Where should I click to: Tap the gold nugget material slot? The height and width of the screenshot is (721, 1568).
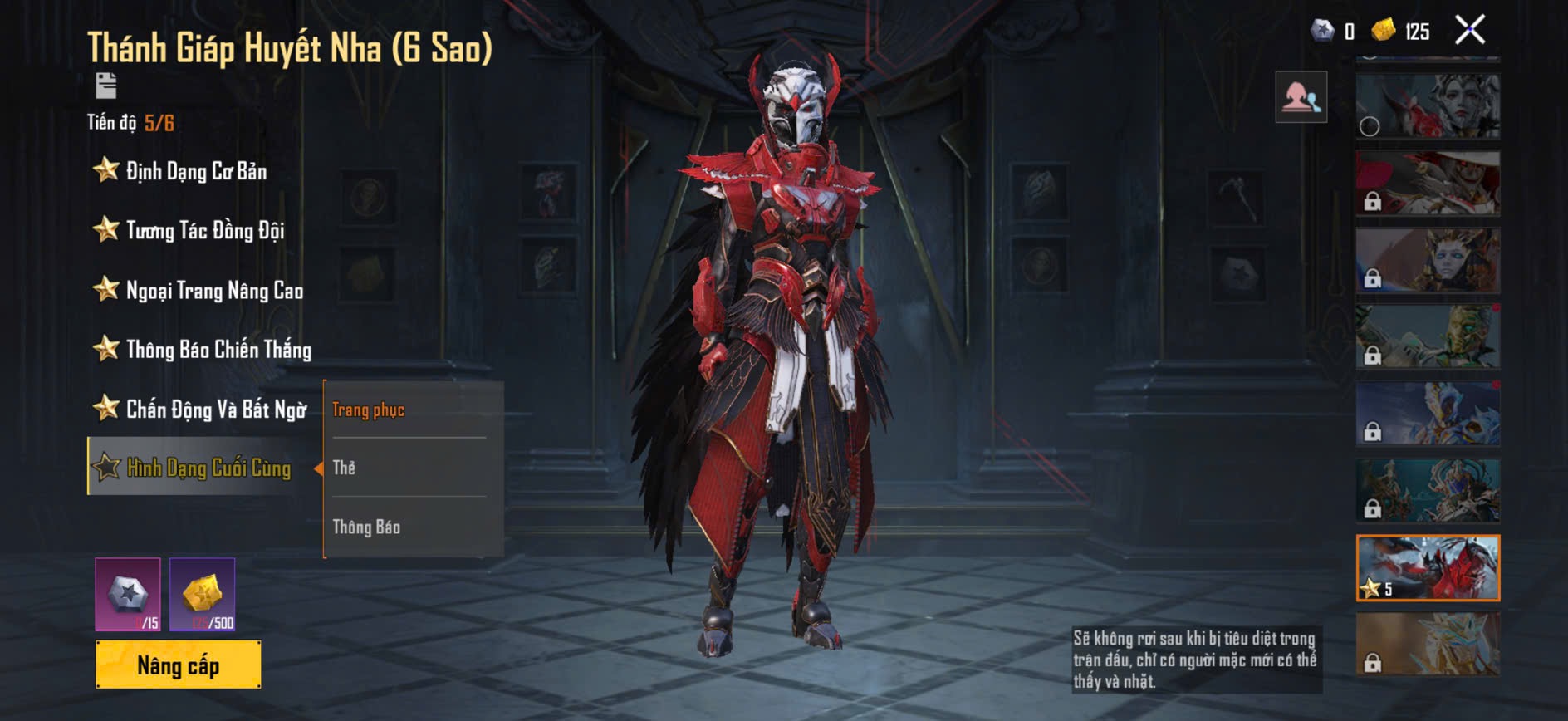tap(203, 594)
